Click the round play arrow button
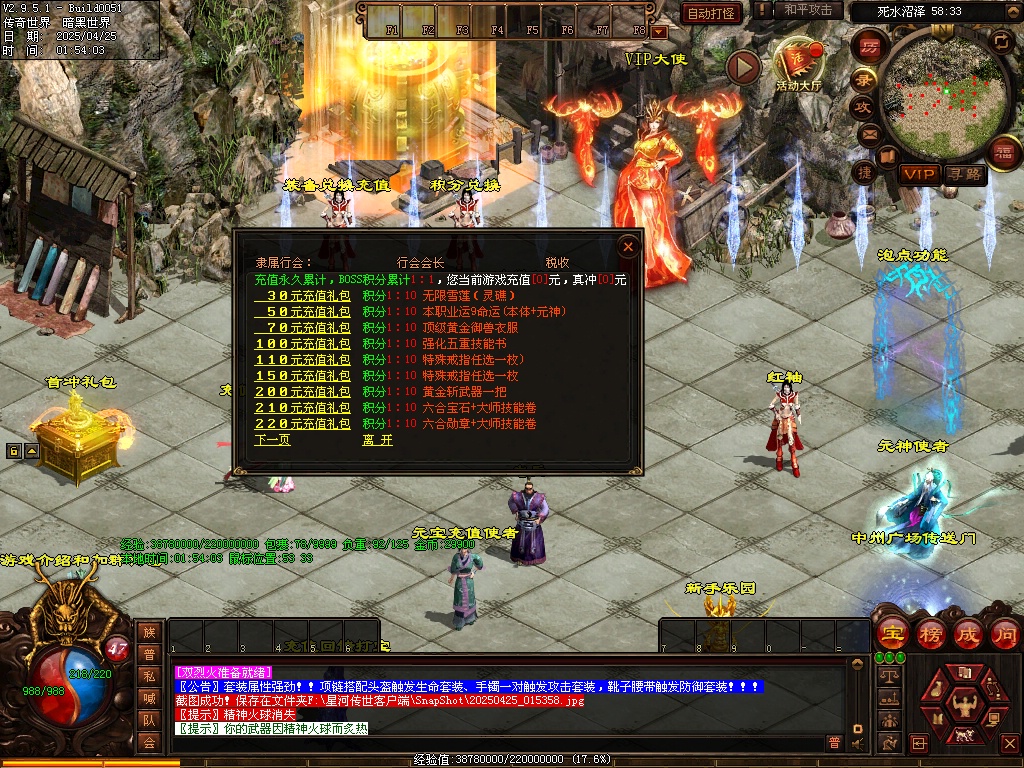1024x768 pixels. pyautogui.click(x=743, y=67)
